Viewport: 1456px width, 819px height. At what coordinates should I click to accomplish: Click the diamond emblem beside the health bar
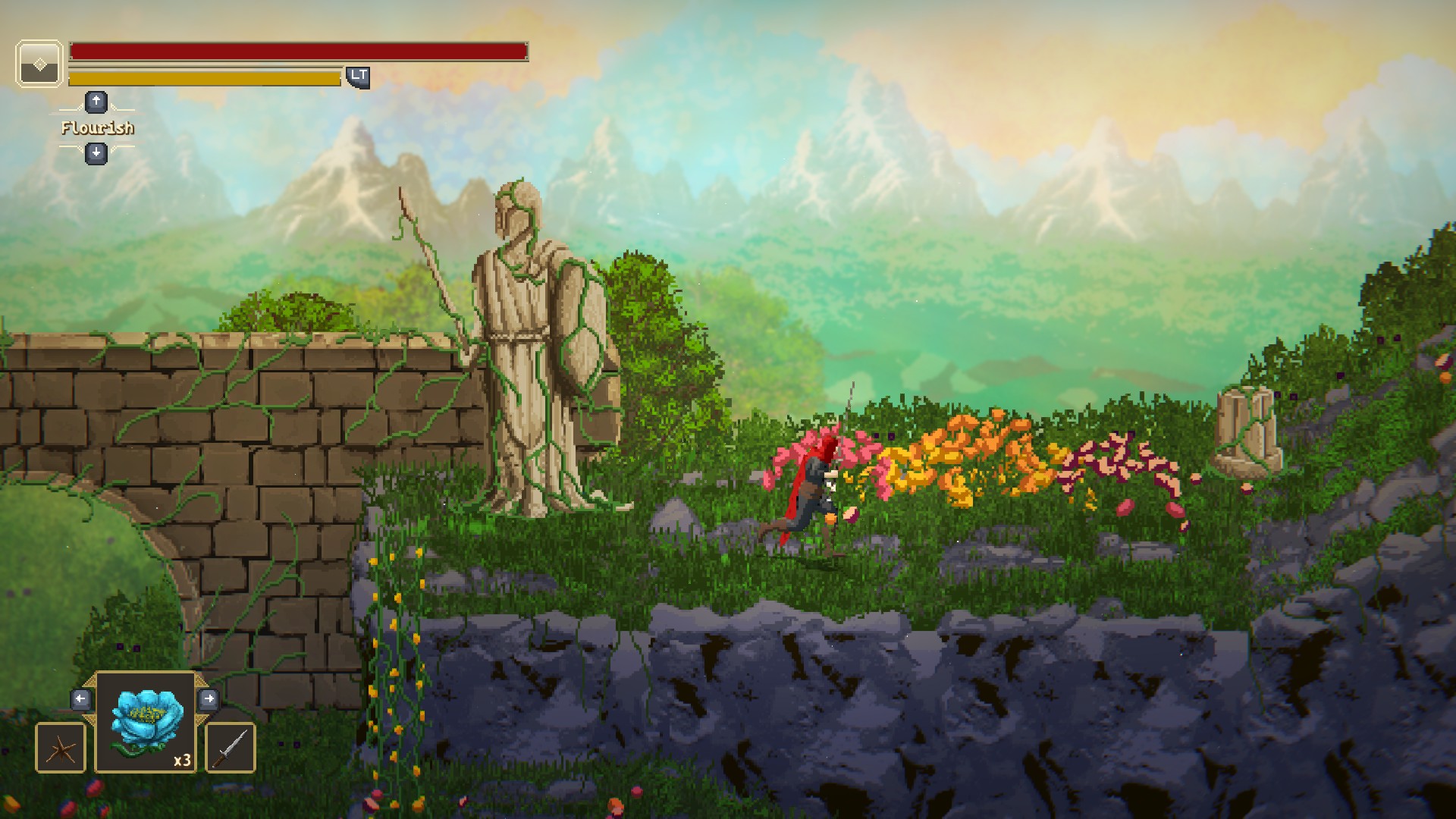click(39, 64)
